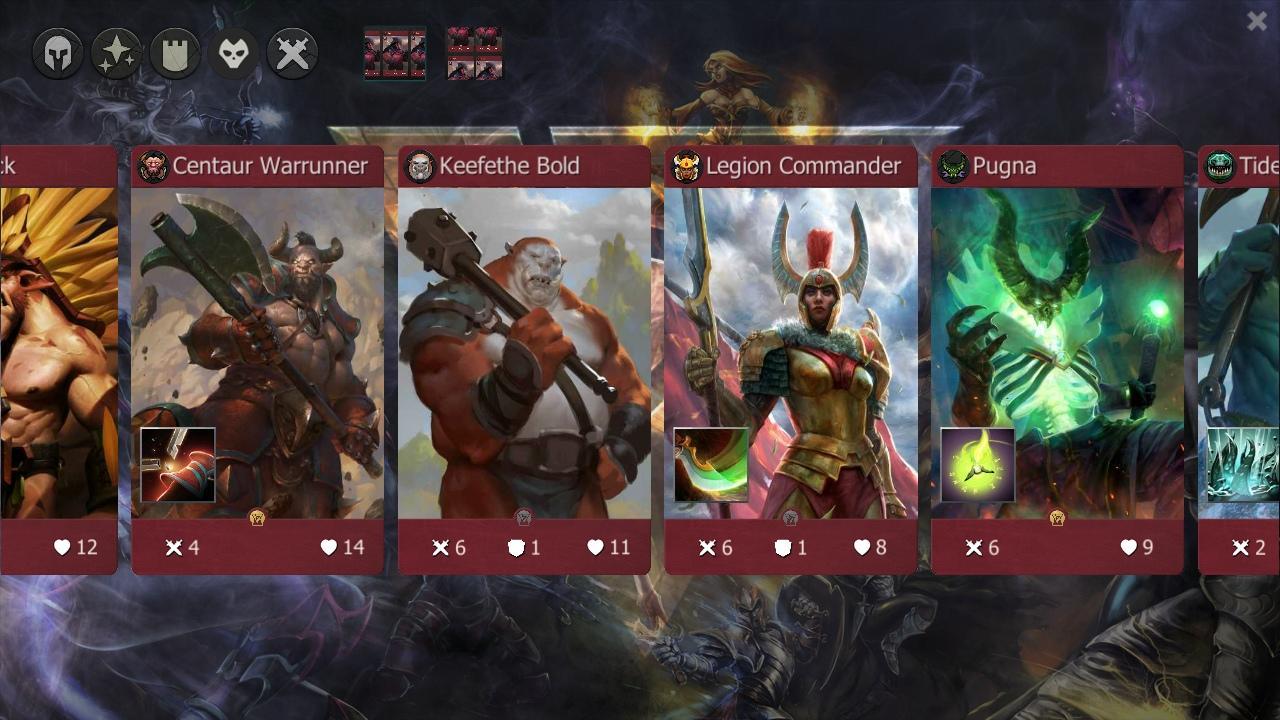1280x720 pixels.
Task: Close the card overlay with the X
Action: [x=1257, y=20]
